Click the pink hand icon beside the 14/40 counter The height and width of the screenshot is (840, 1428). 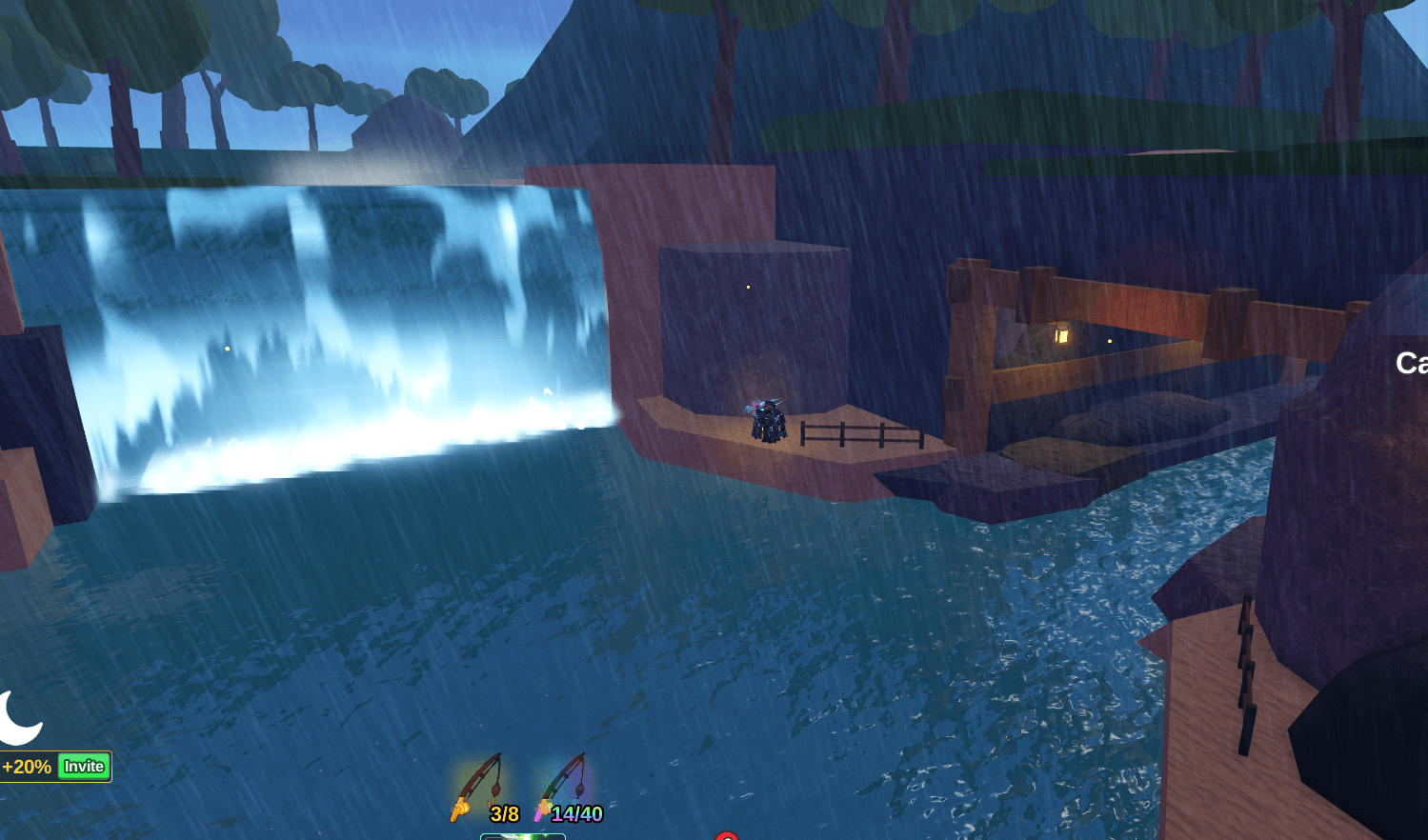pyautogui.click(x=541, y=810)
